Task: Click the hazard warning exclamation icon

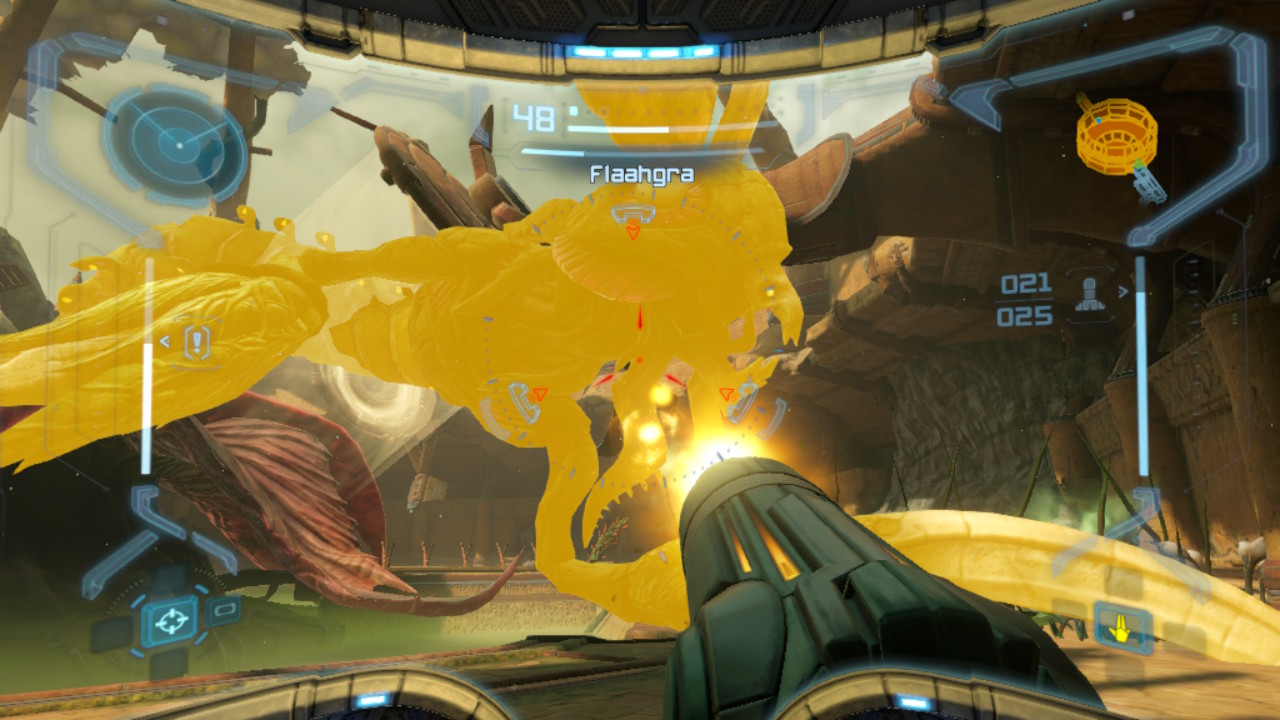Action: pos(198,342)
